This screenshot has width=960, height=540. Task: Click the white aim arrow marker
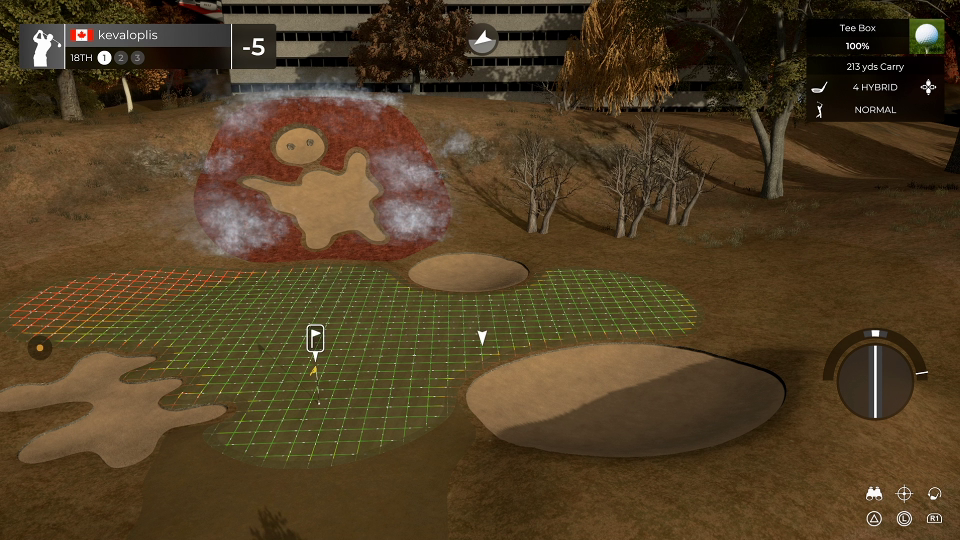482,339
